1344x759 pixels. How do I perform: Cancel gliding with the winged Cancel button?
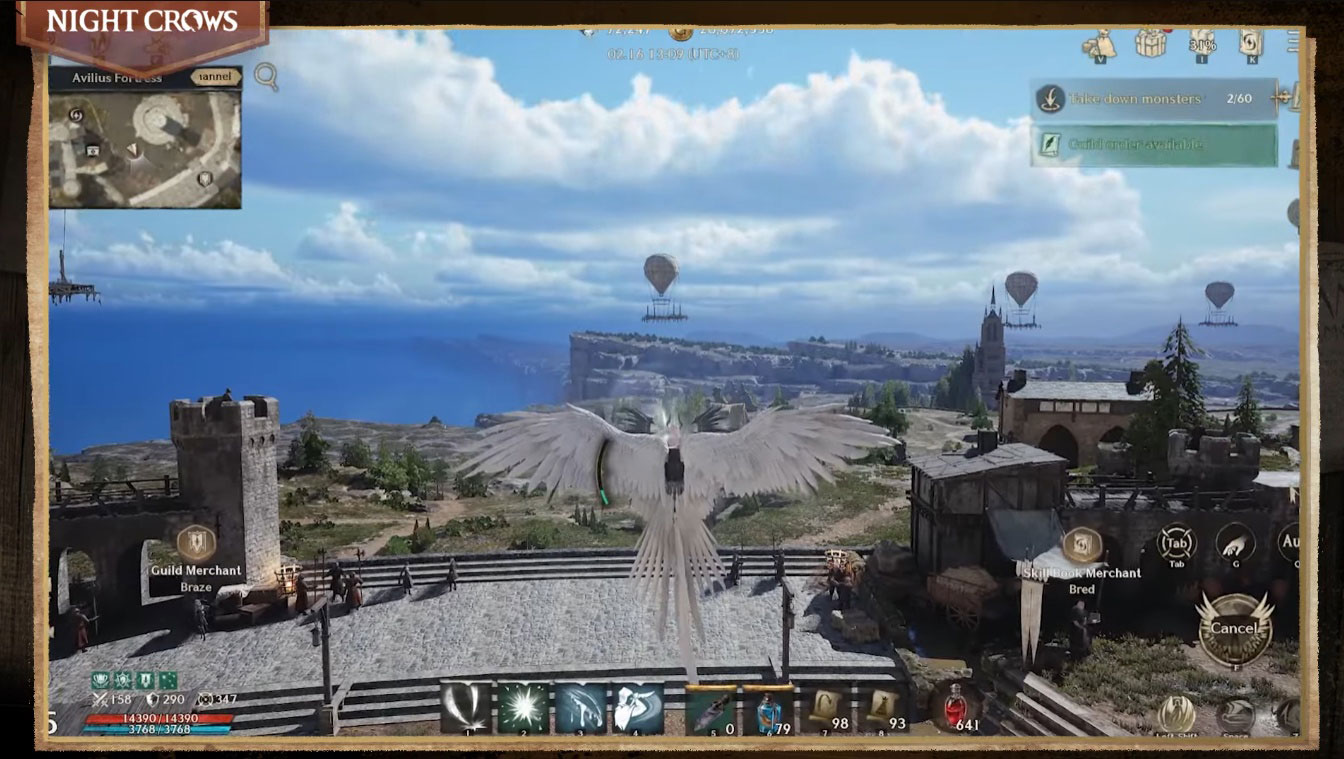pos(1234,629)
